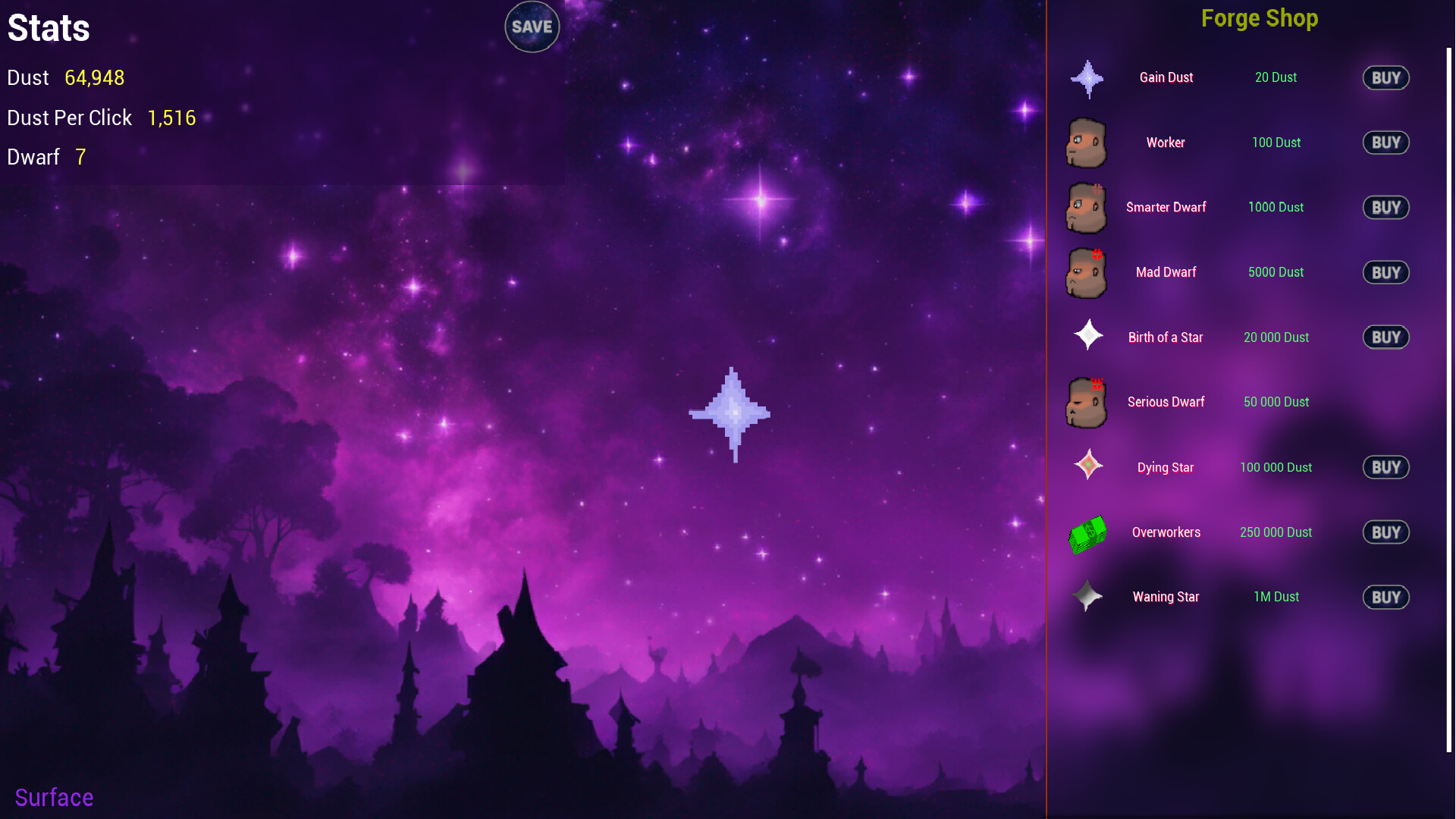The image size is (1456, 819).
Task: Select the Dying Star icon
Action: pos(1087,467)
